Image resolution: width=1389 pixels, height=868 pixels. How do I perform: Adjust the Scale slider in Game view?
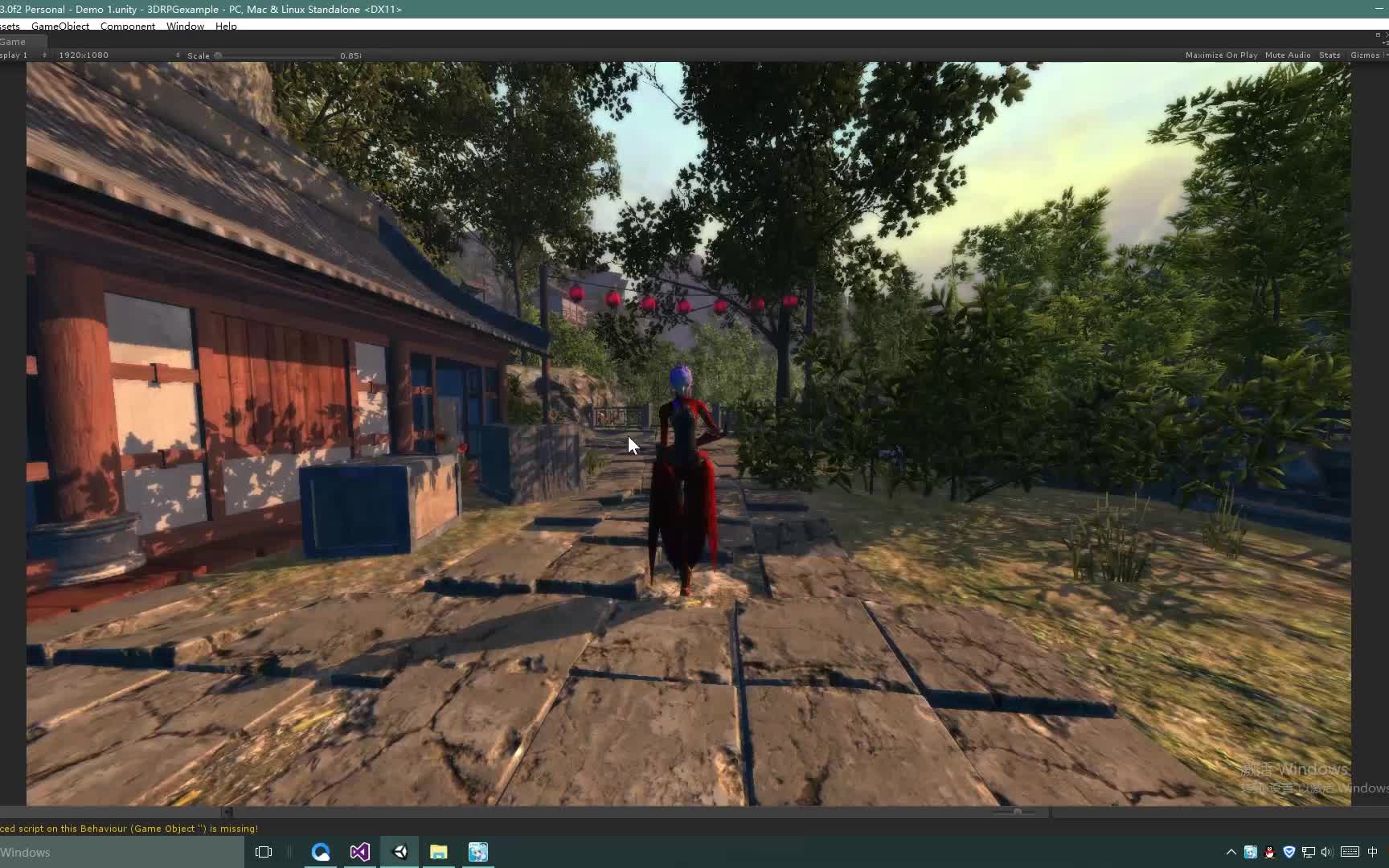point(217,55)
